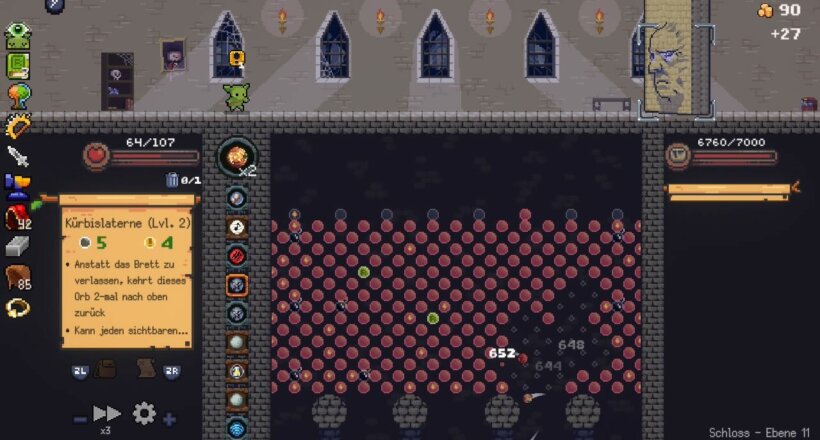Open the map scroll icon
The image size is (820, 440).
[145, 368]
